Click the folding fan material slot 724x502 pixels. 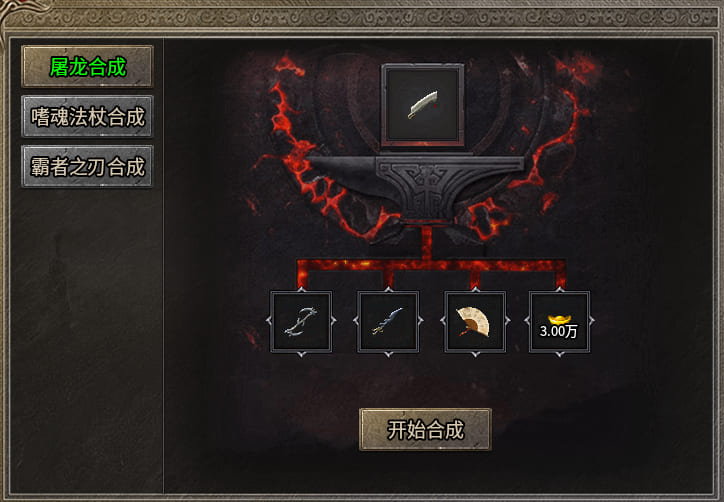[x=474, y=322]
